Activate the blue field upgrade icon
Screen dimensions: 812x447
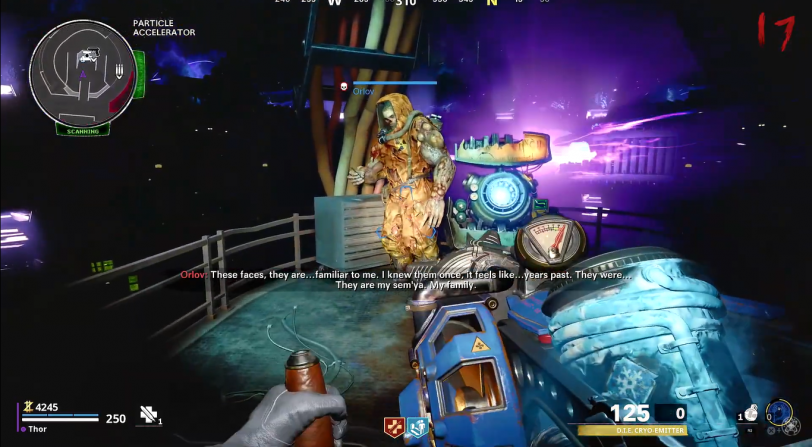[x=779, y=413]
